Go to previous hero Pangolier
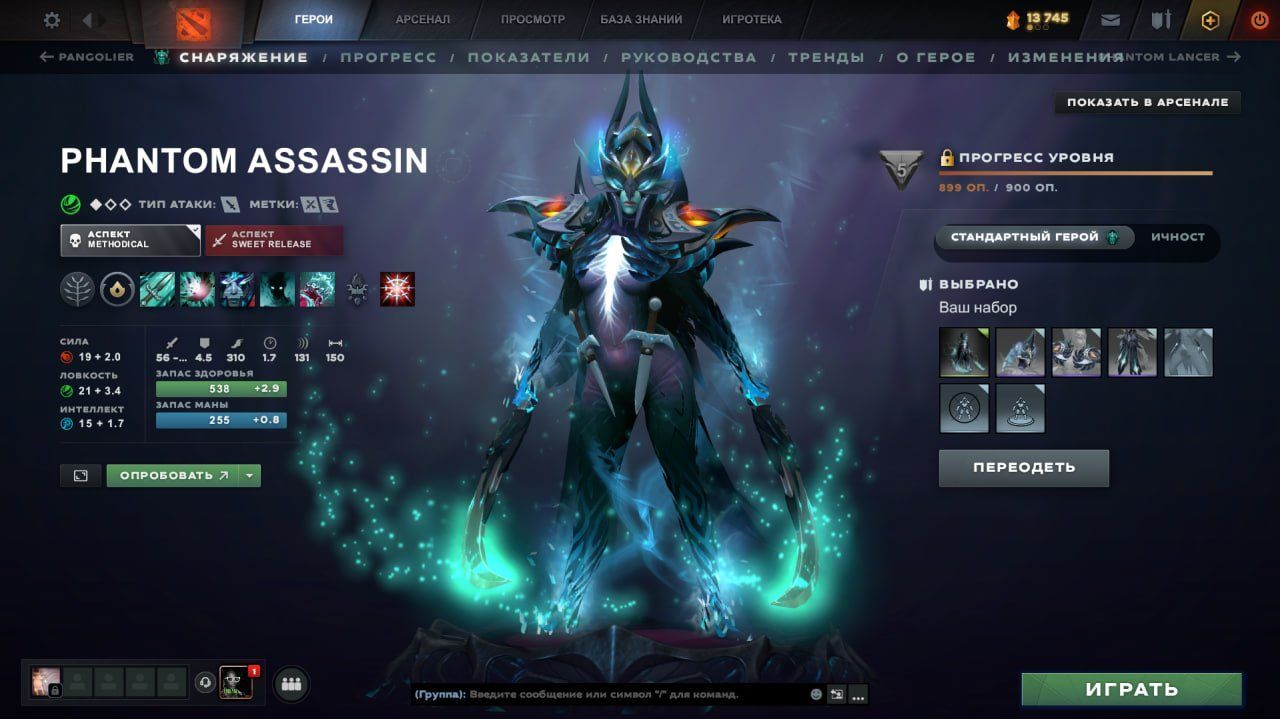 point(86,57)
